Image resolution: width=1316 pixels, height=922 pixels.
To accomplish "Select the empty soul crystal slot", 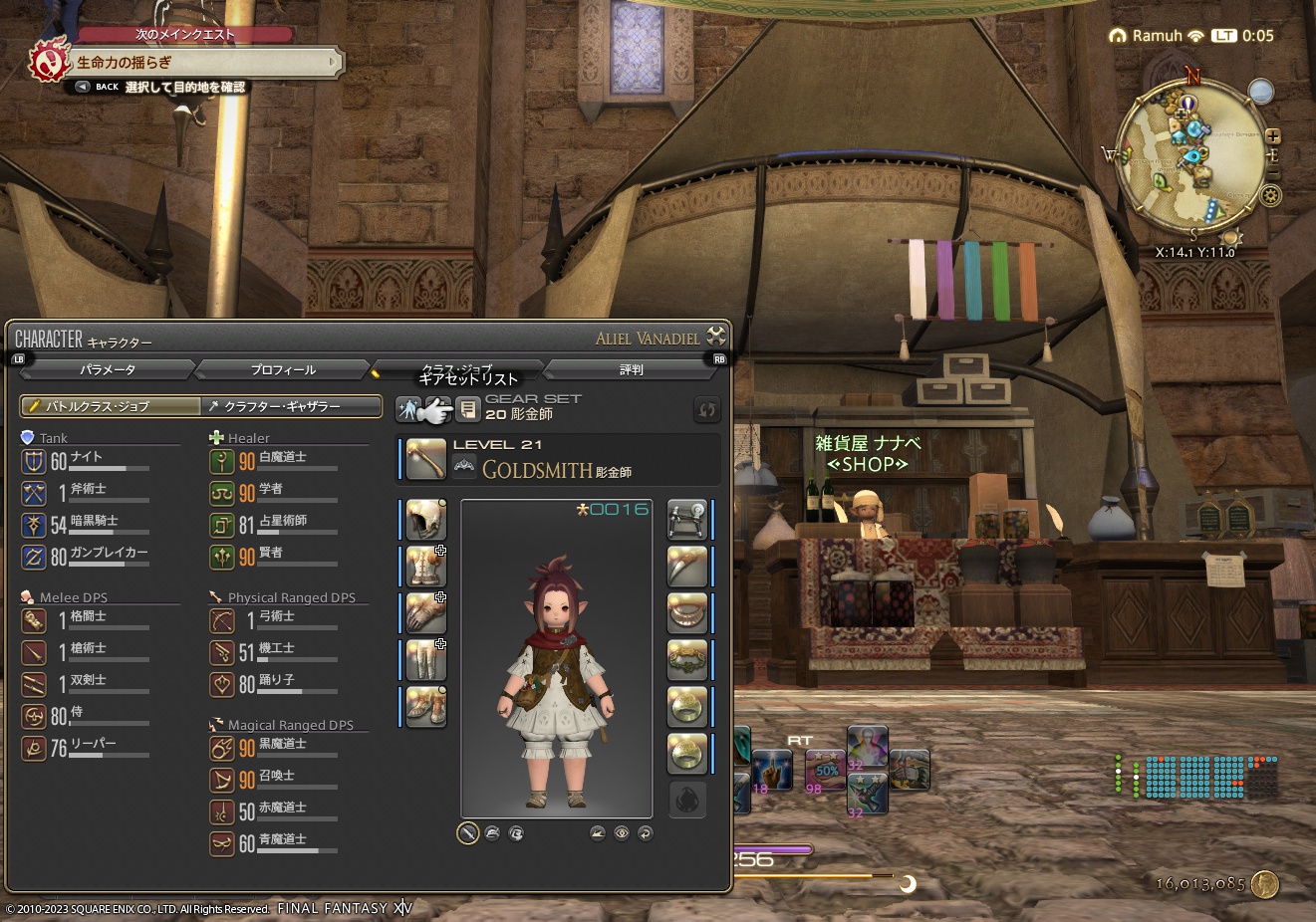I will (x=687, y=800).
